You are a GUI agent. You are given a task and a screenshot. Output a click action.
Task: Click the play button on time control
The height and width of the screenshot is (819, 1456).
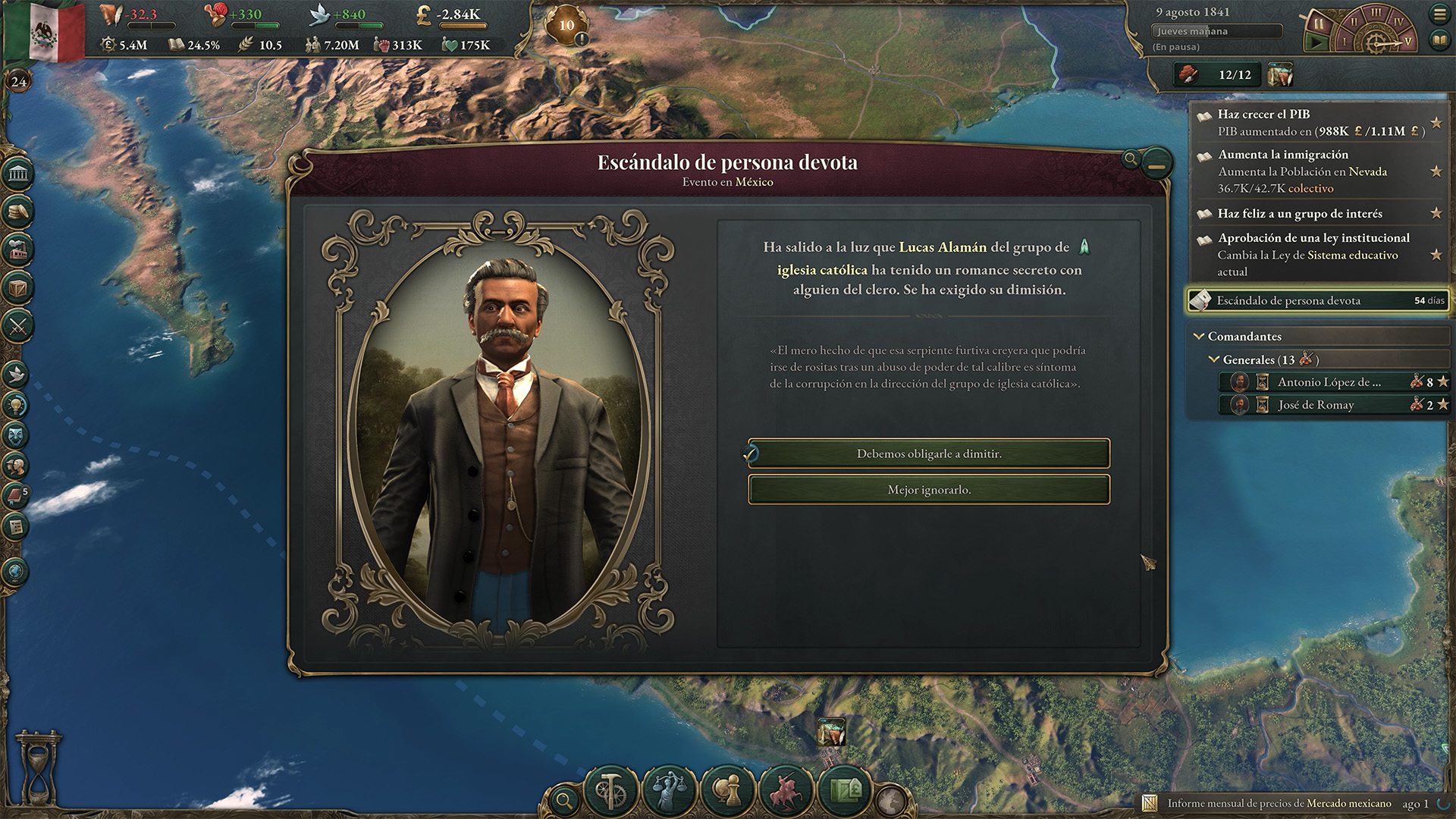pos(1316,42)
